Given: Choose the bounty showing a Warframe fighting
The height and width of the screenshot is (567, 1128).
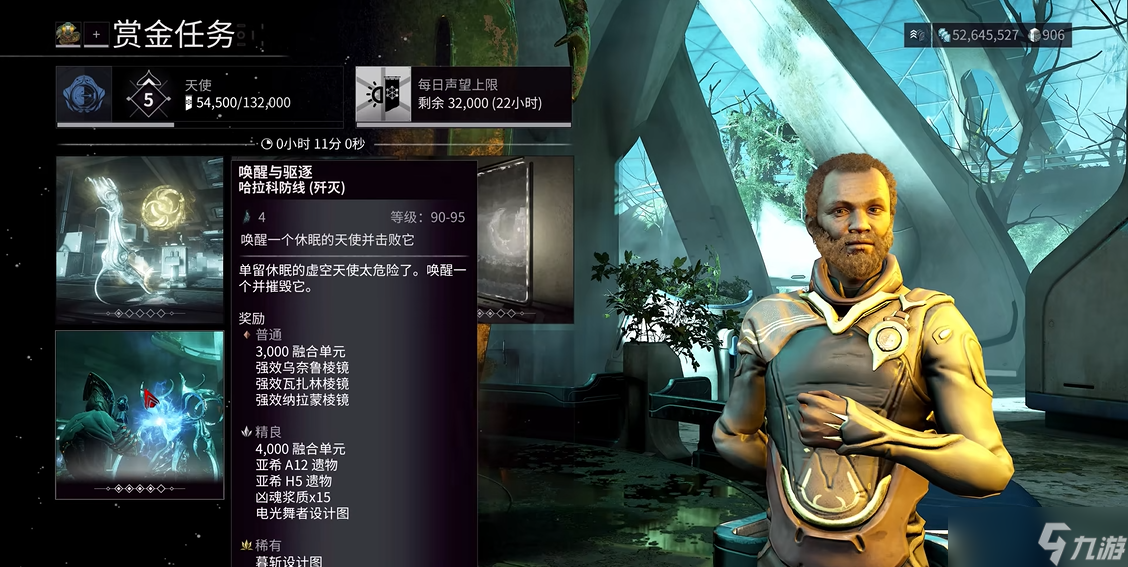Looking at the screenshot, I should (139, 414).
